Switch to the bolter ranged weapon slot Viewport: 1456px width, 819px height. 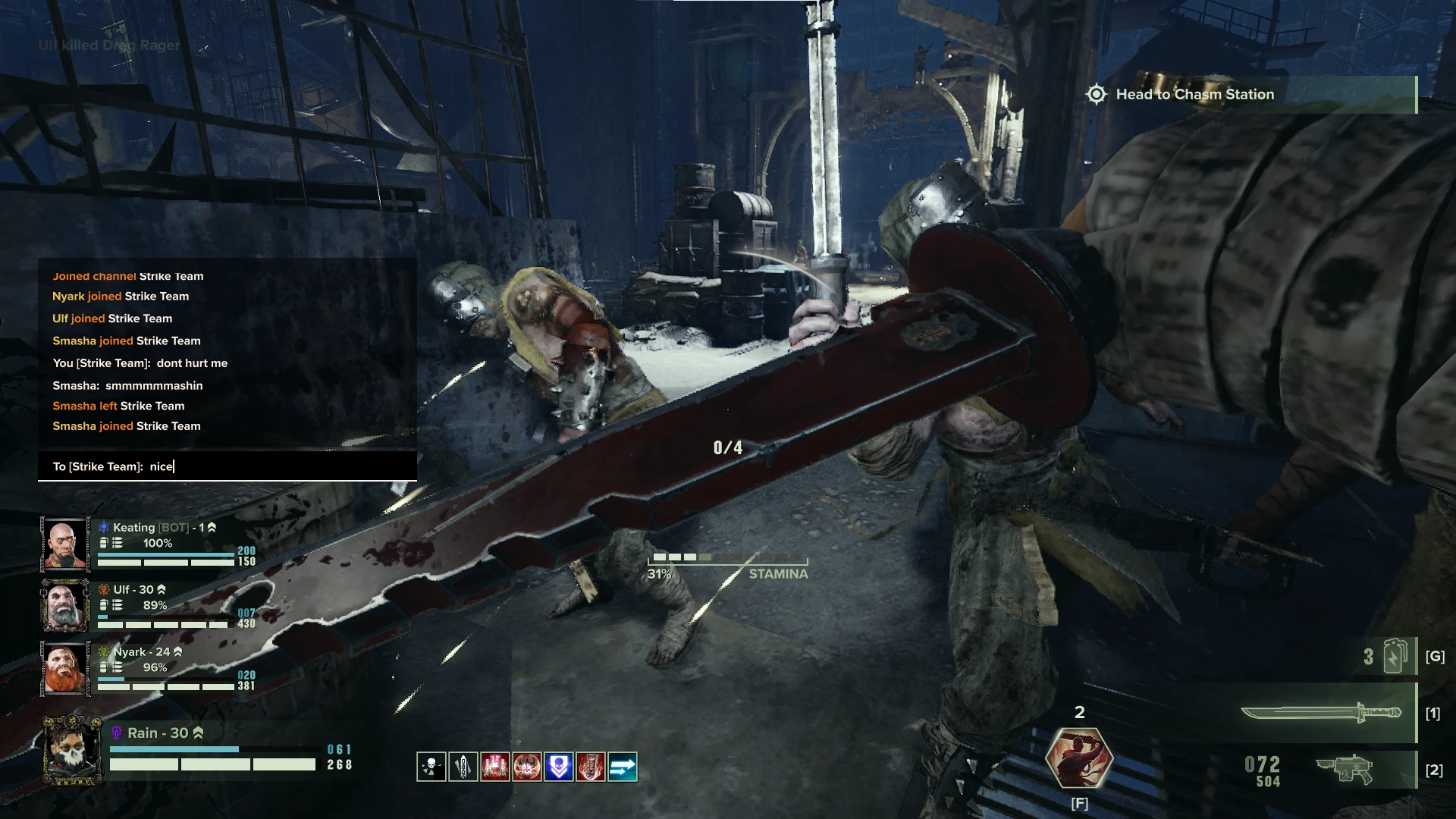[1344, 770]
